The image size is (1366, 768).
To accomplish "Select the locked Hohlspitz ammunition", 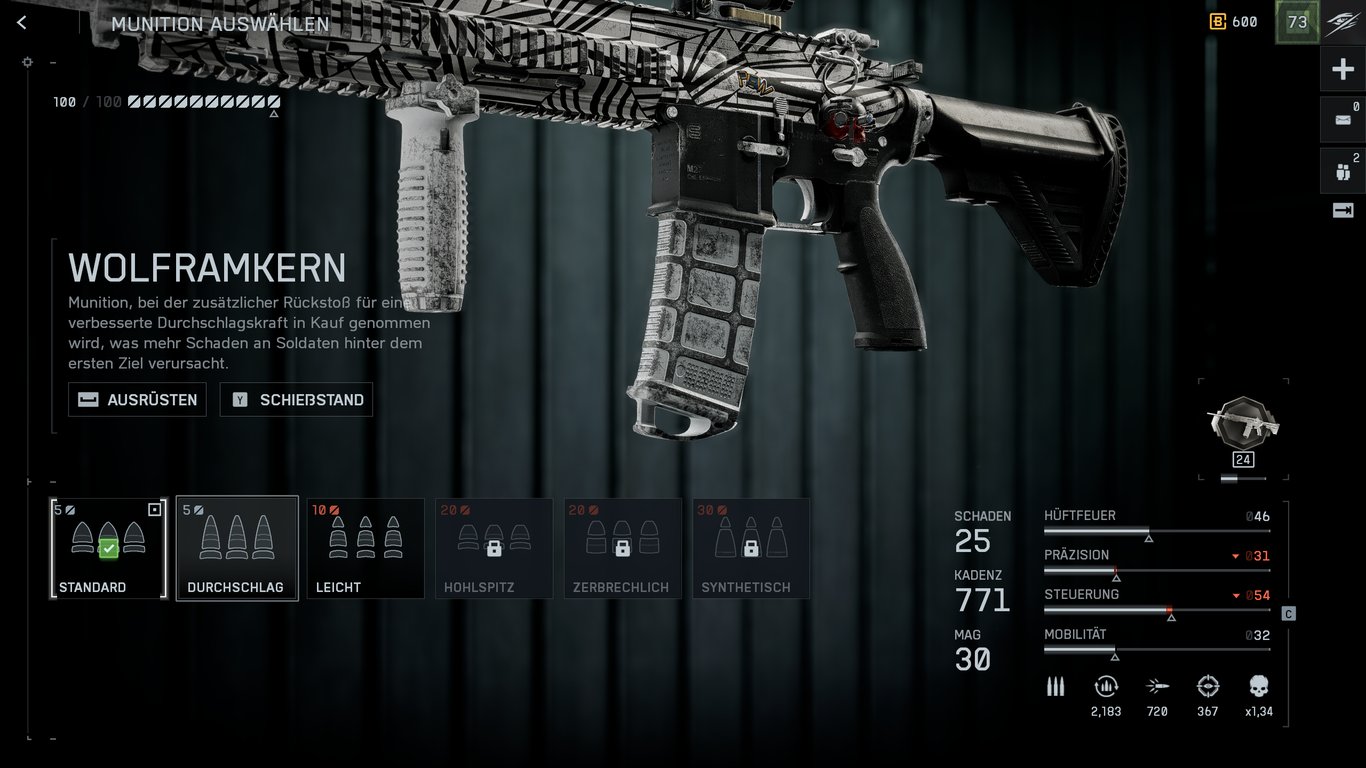I will click(494, 548).
